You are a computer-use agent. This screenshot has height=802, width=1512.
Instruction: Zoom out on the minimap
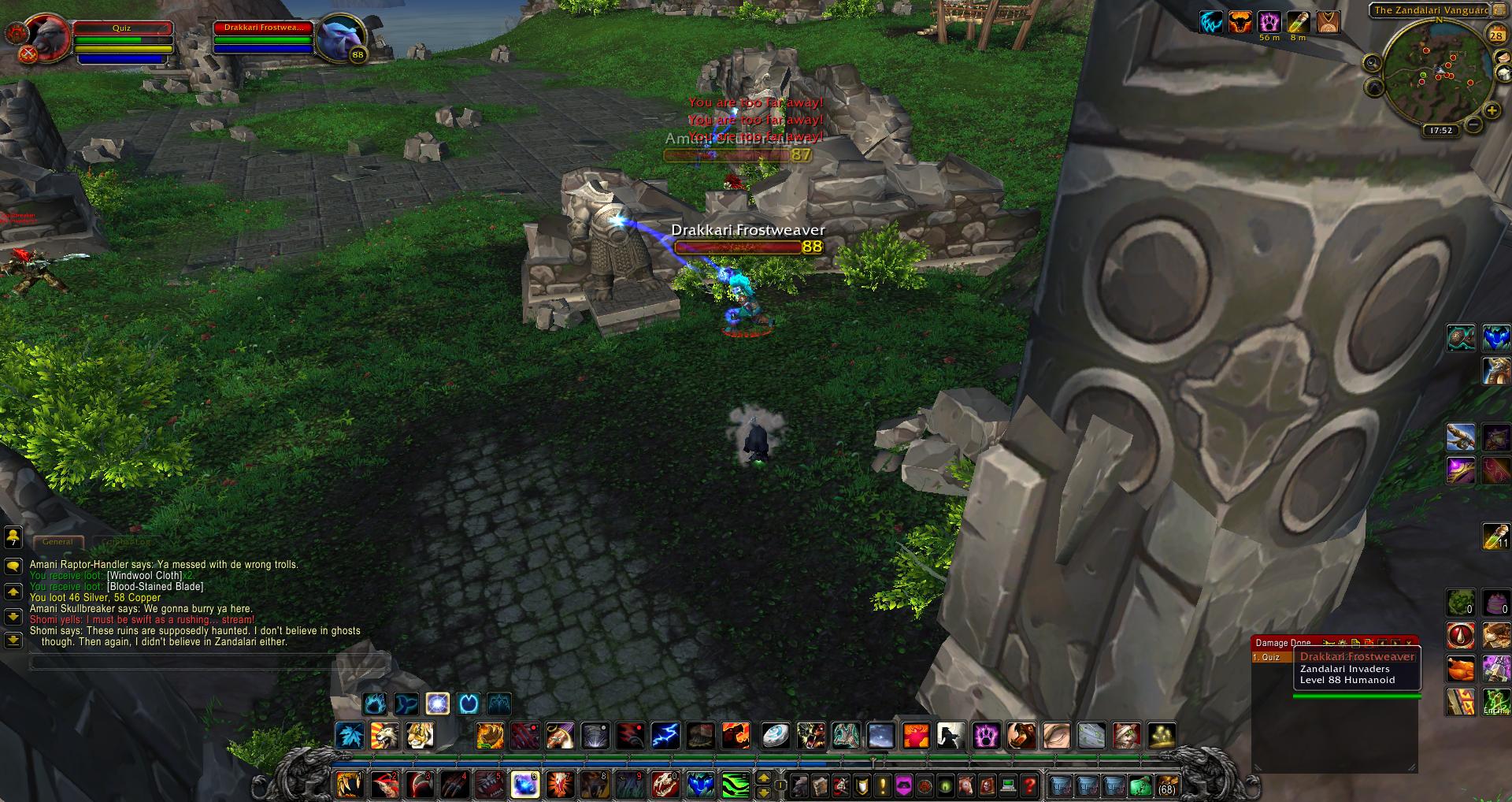(1473, 124)
